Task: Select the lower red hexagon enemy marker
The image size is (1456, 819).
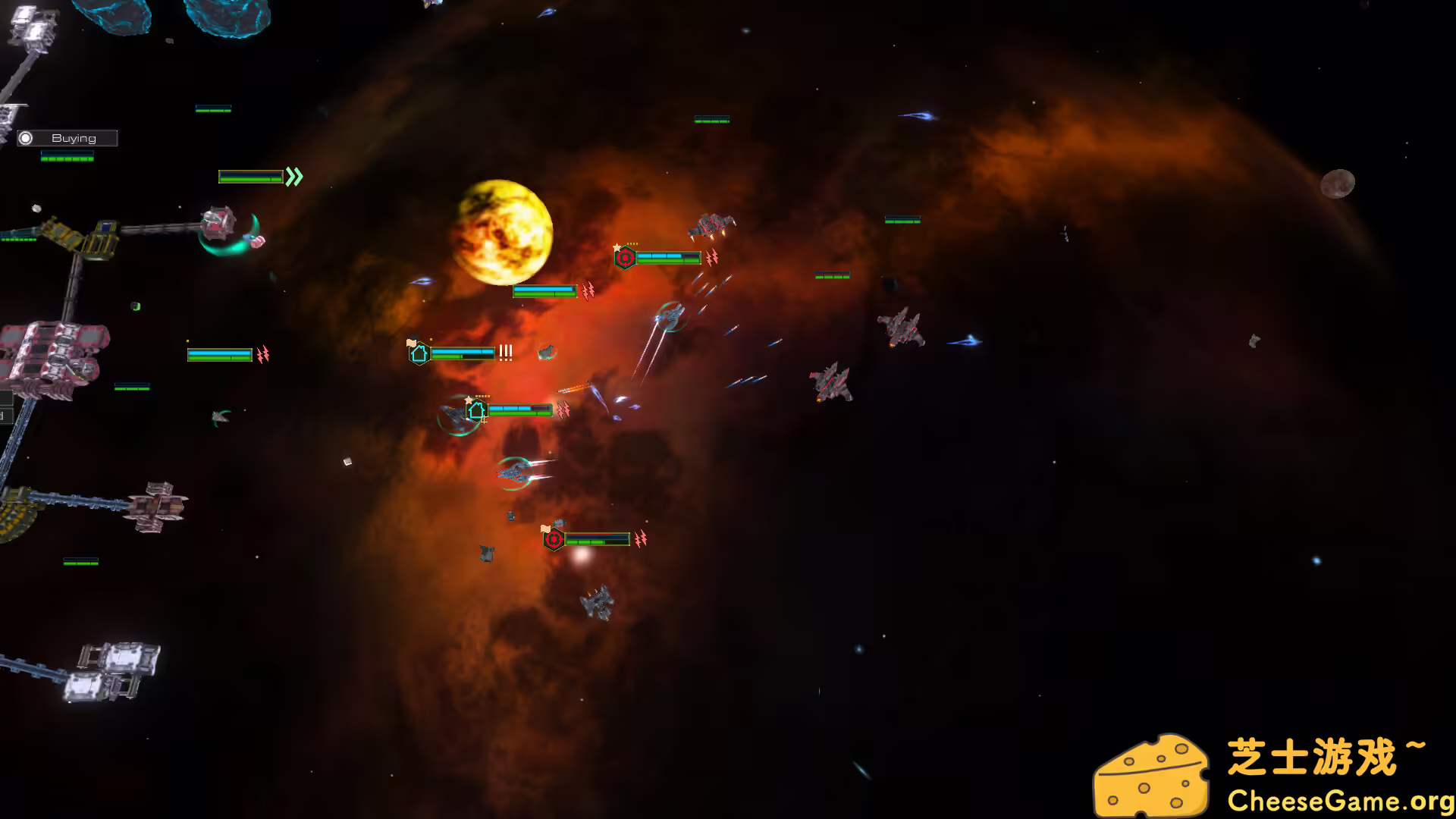Action: pyautogui.click(x=554, y=540)
